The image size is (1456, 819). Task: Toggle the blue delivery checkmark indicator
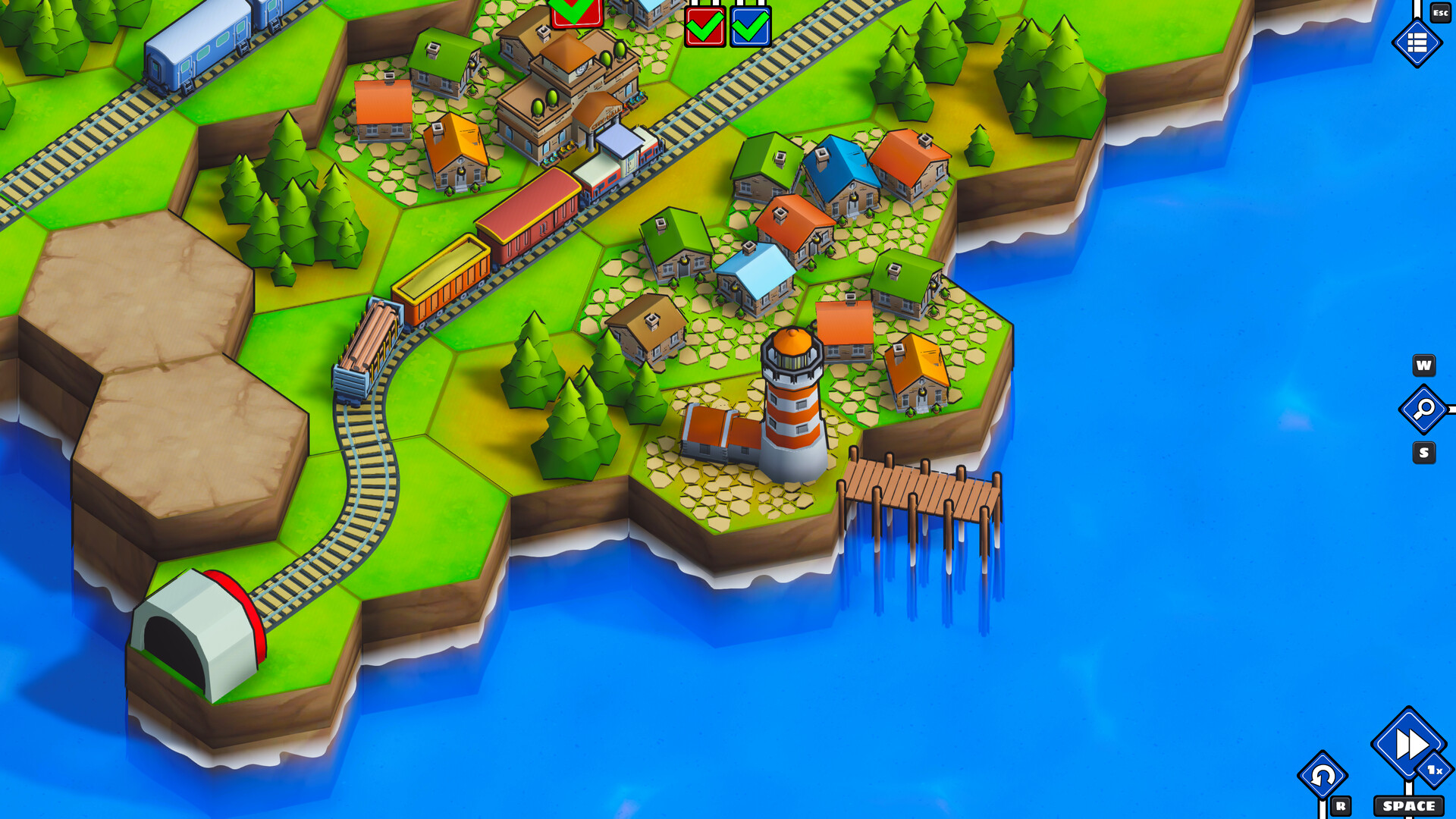748,28
